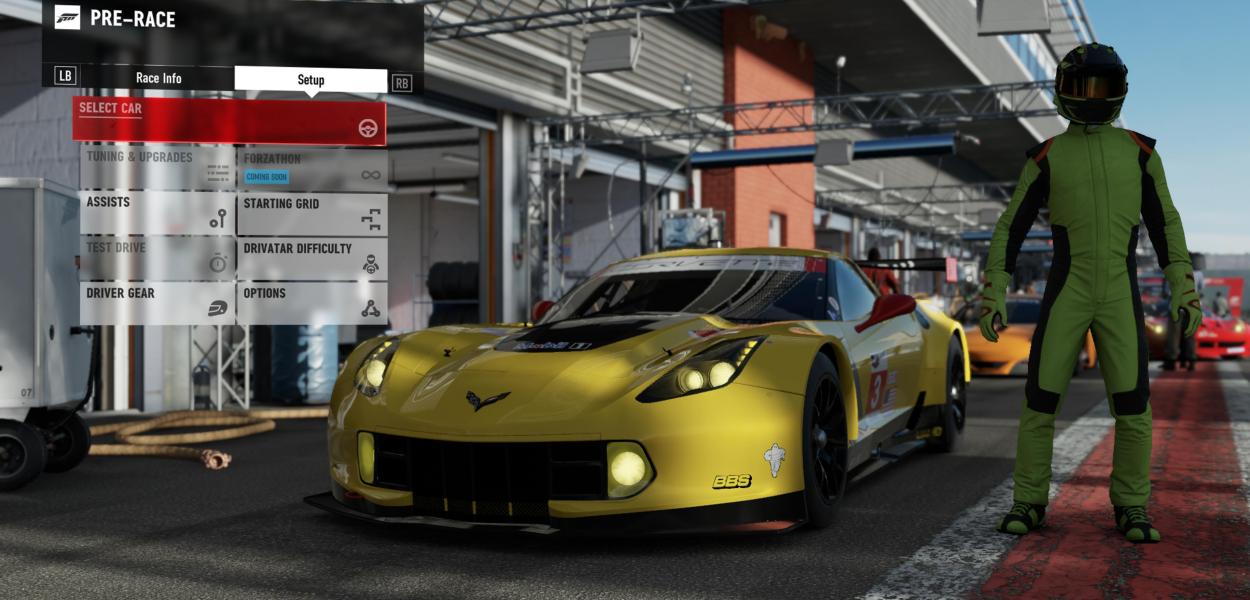Select the Test Drive tile

pyautogui.click(x=156, y=258)
